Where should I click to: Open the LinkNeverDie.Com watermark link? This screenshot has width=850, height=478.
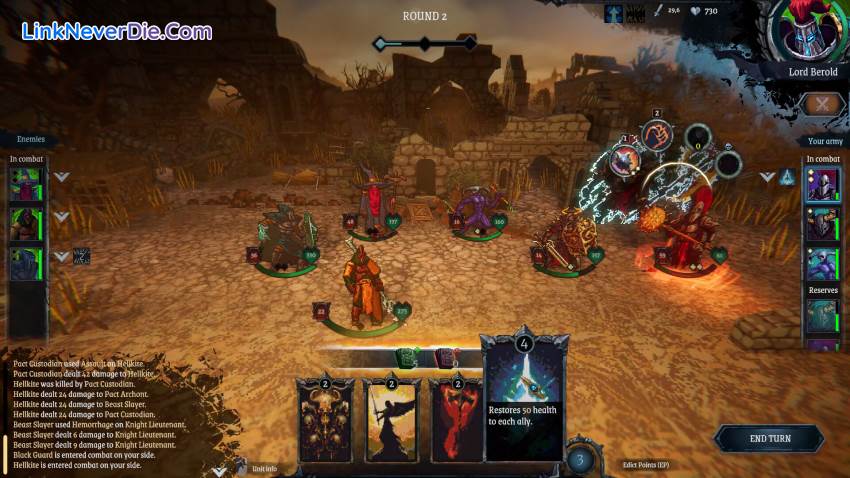point(116,31)
